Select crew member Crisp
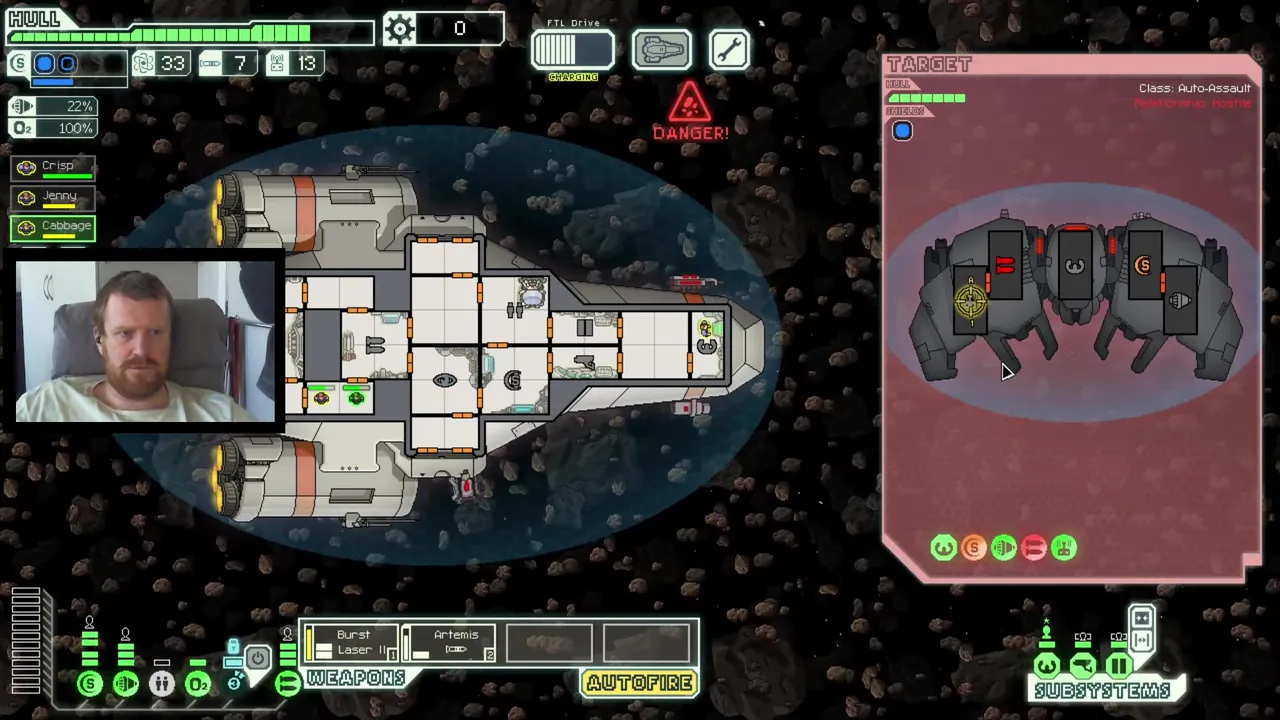Image resolution: width=1280 pixels, height=720 pixels. point(54,167)
